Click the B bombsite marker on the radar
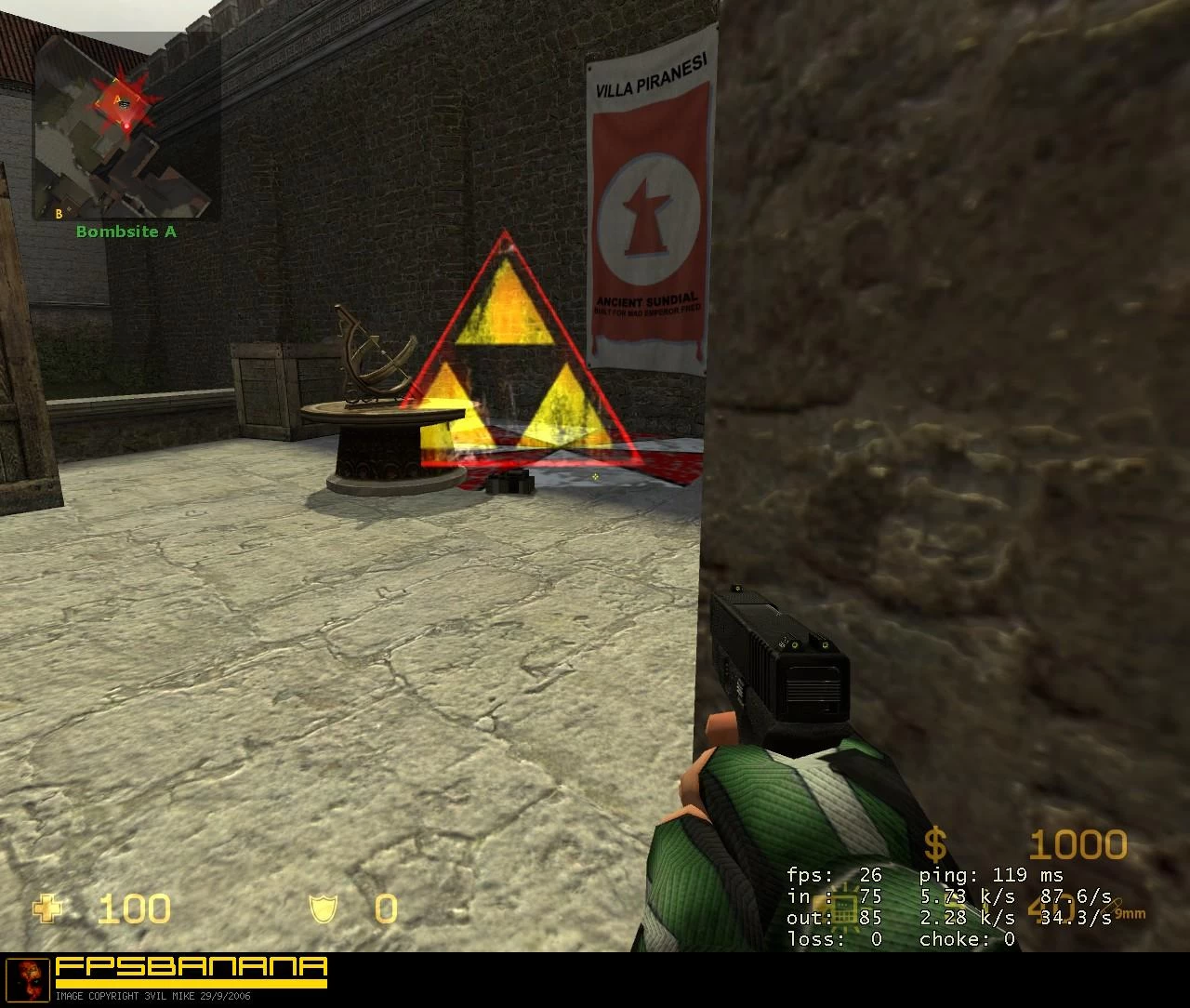The image size is (1190, 1008). tap(59, 213)
